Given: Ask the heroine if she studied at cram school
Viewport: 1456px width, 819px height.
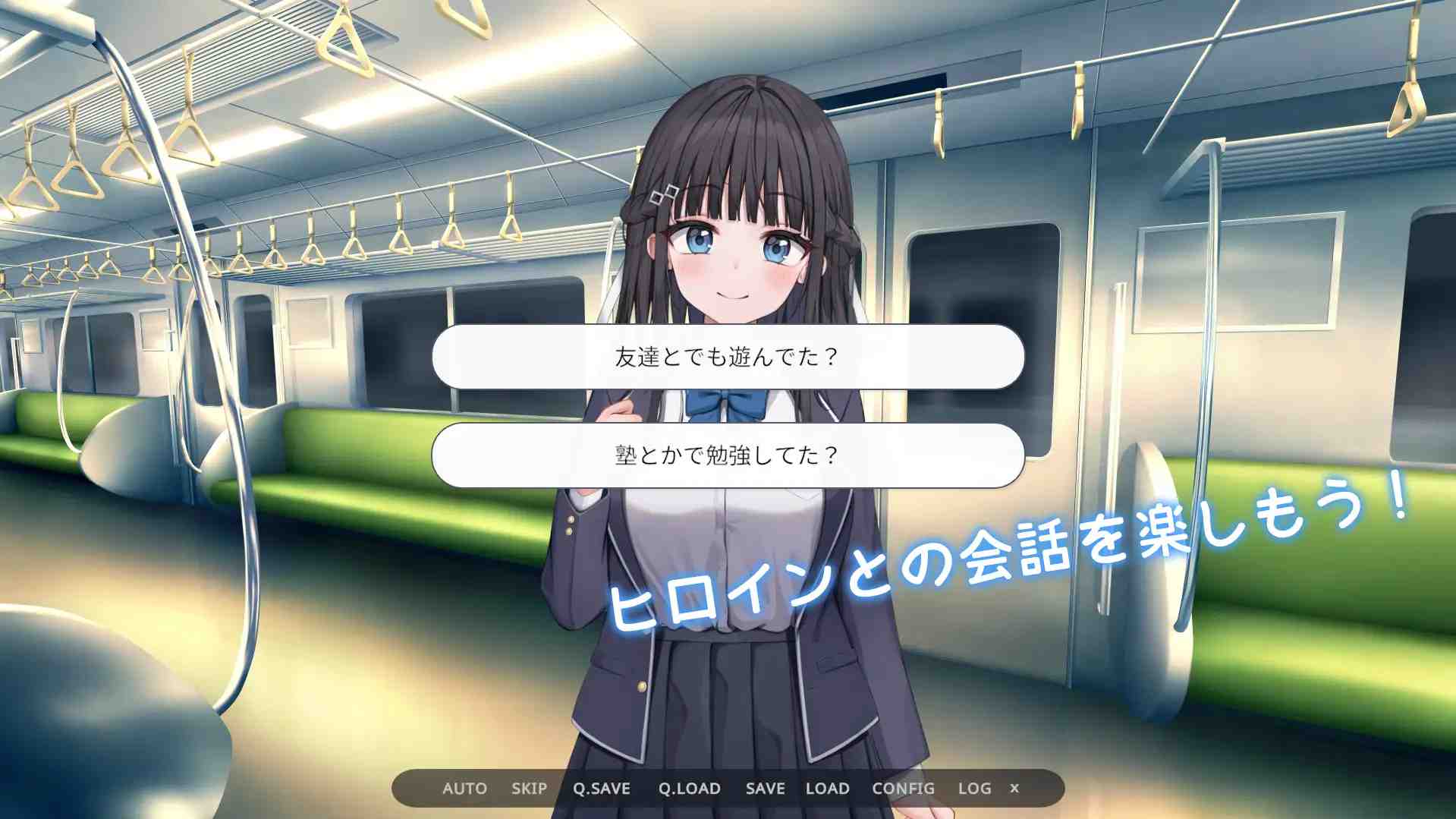Looking at the screenshot, I should pos(727,455).
